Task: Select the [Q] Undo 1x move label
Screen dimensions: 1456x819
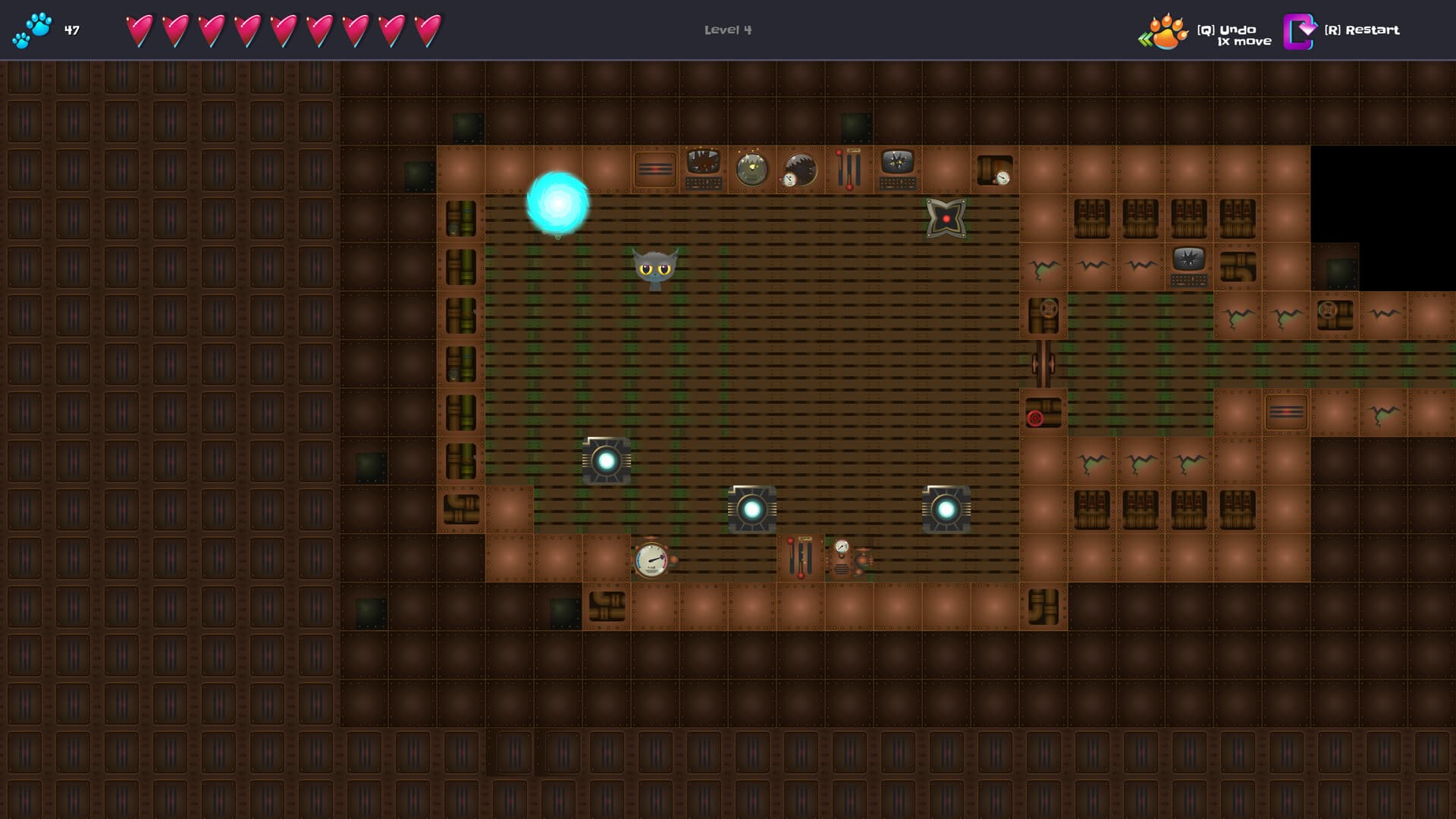Action: tap(1235, 35)
